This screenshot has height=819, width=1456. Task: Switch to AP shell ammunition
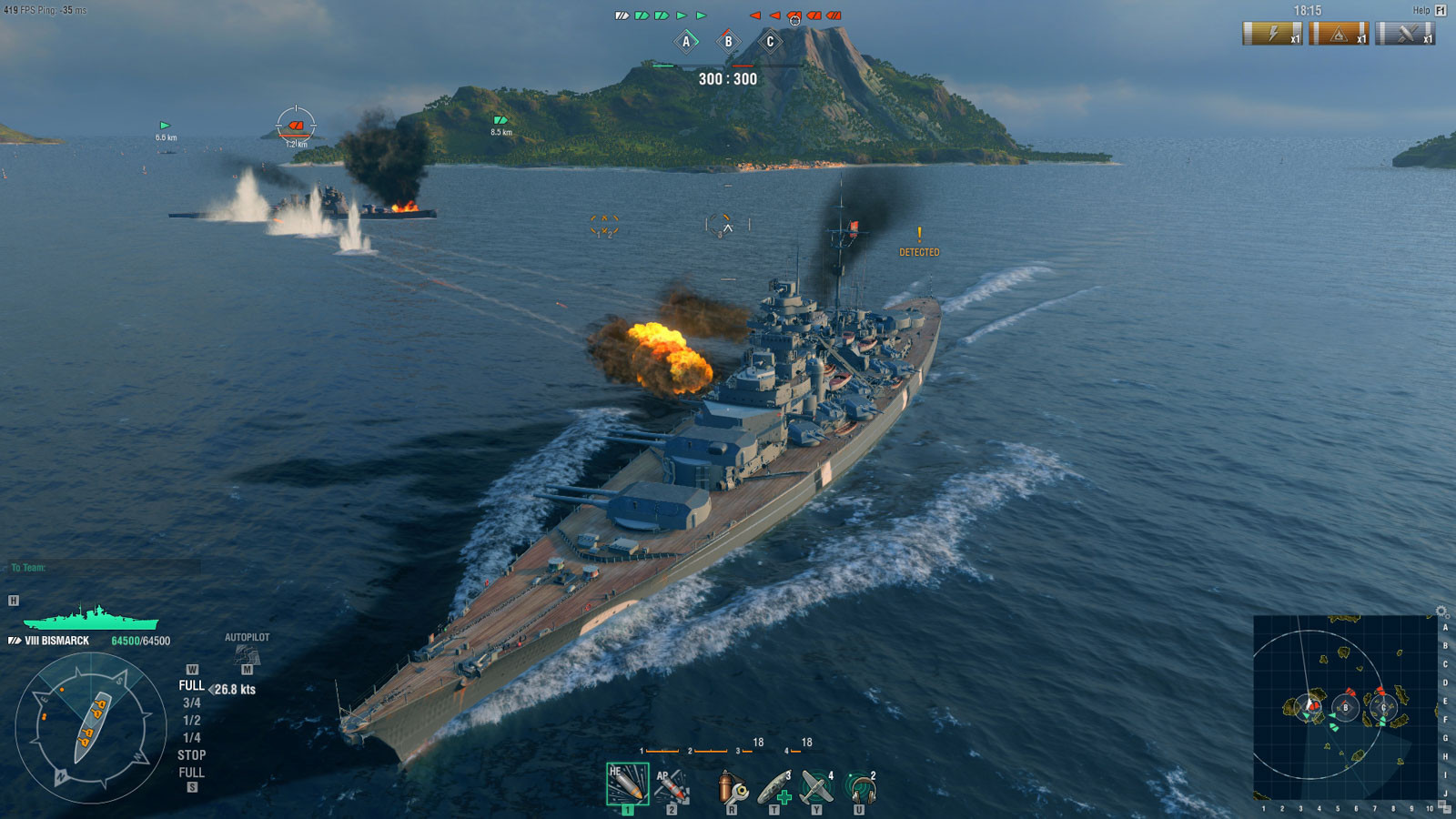pos(672,786)
